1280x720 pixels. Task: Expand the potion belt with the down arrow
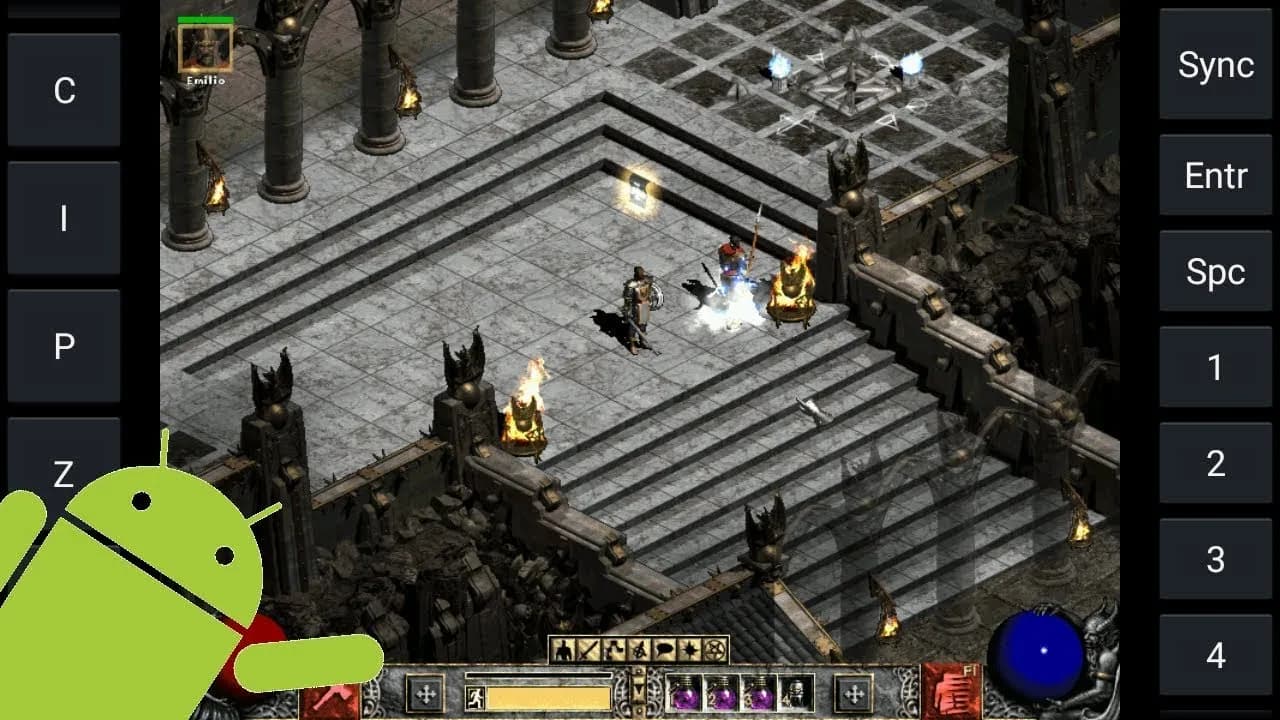pos(638,689)
